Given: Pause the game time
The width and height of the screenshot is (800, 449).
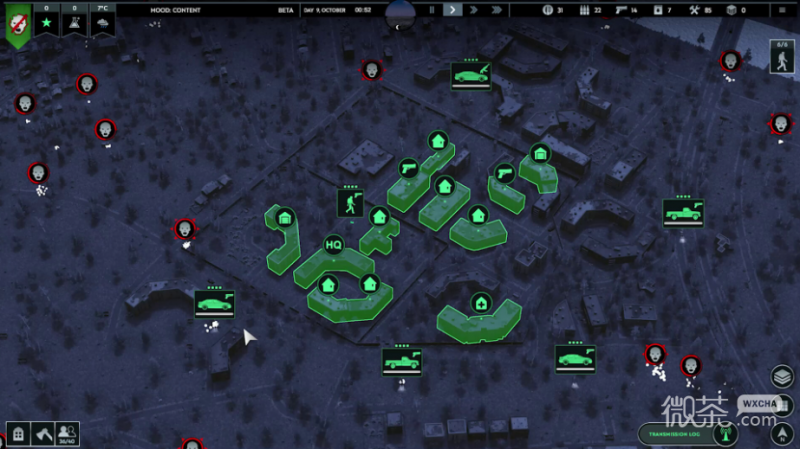Looking at the screenshot, I should tap(432, 10).
